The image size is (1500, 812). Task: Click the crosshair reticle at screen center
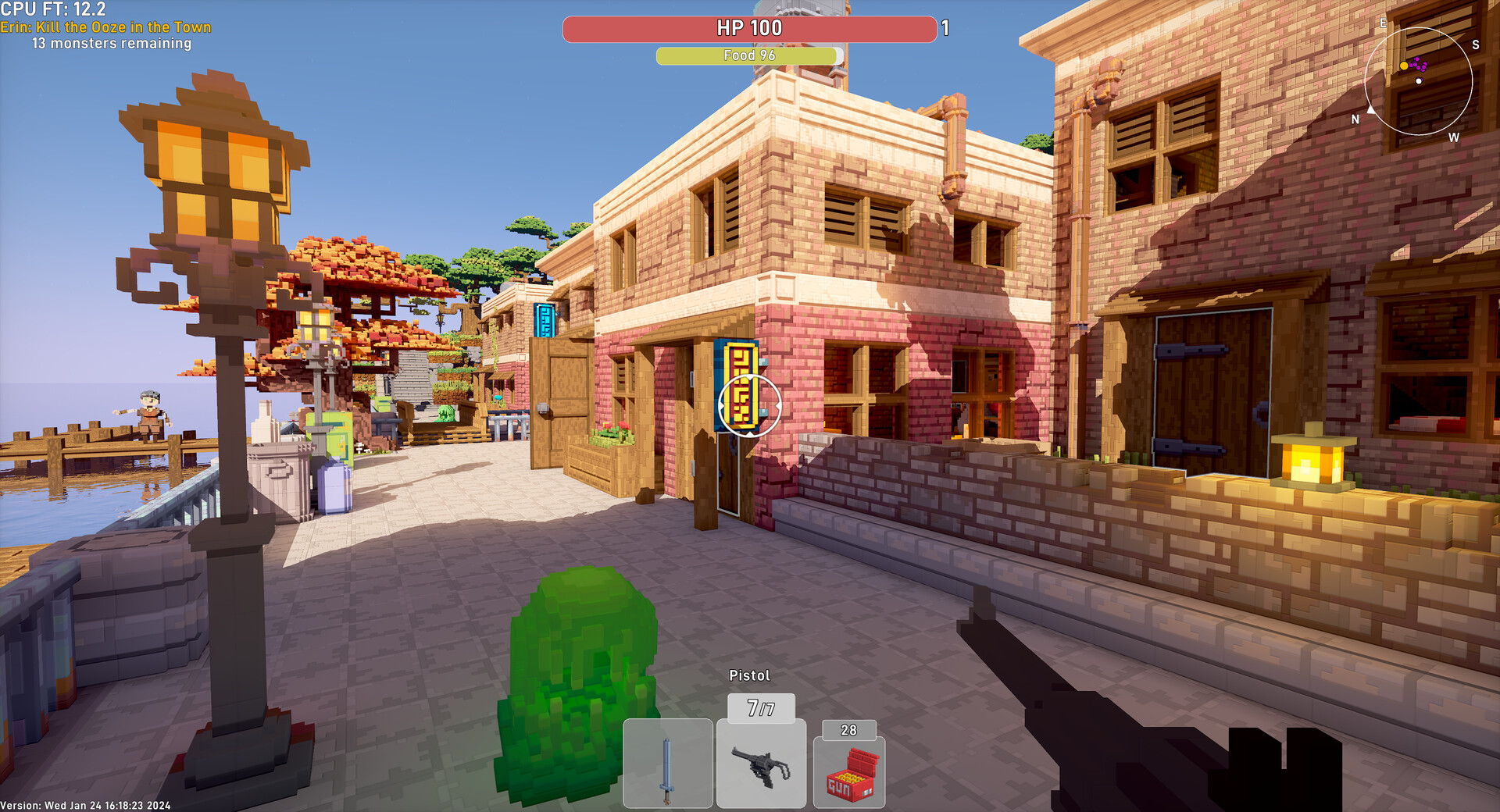coord(748,406)
